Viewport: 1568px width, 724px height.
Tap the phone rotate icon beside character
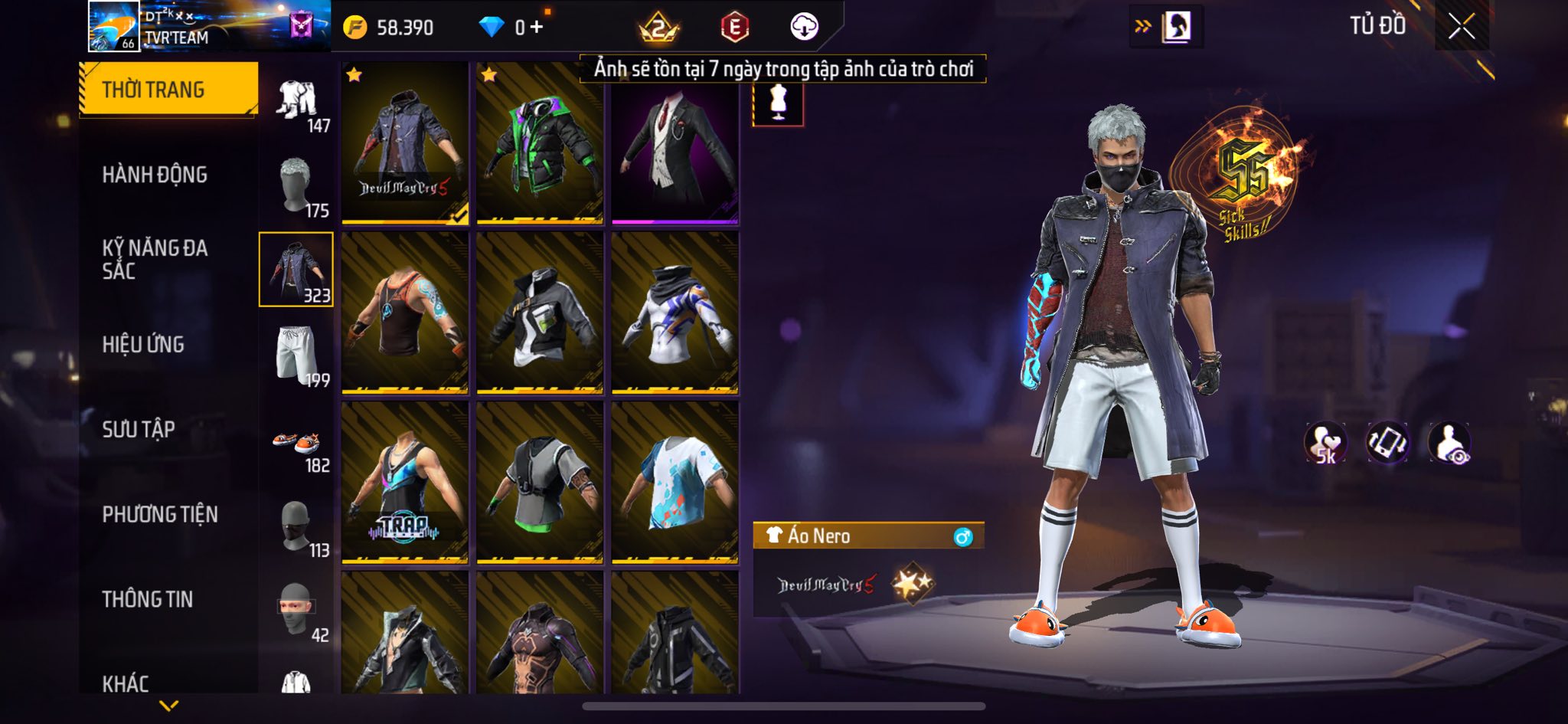[1387, 444]
